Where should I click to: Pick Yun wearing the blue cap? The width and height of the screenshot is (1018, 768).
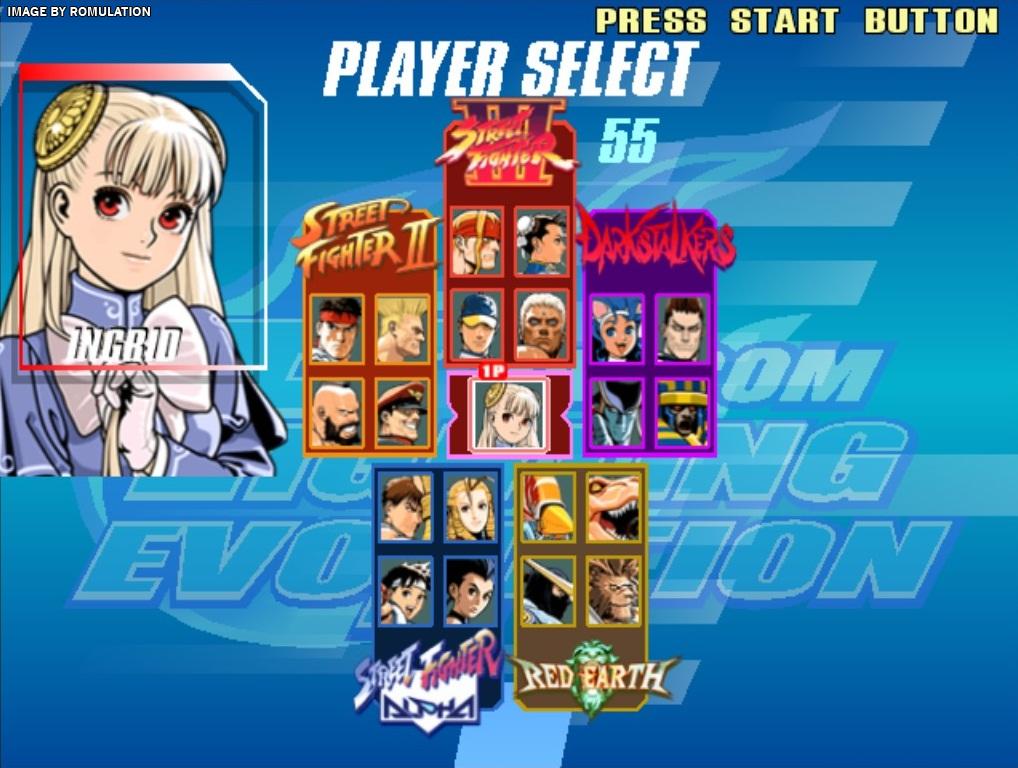(x=476, y=323)
